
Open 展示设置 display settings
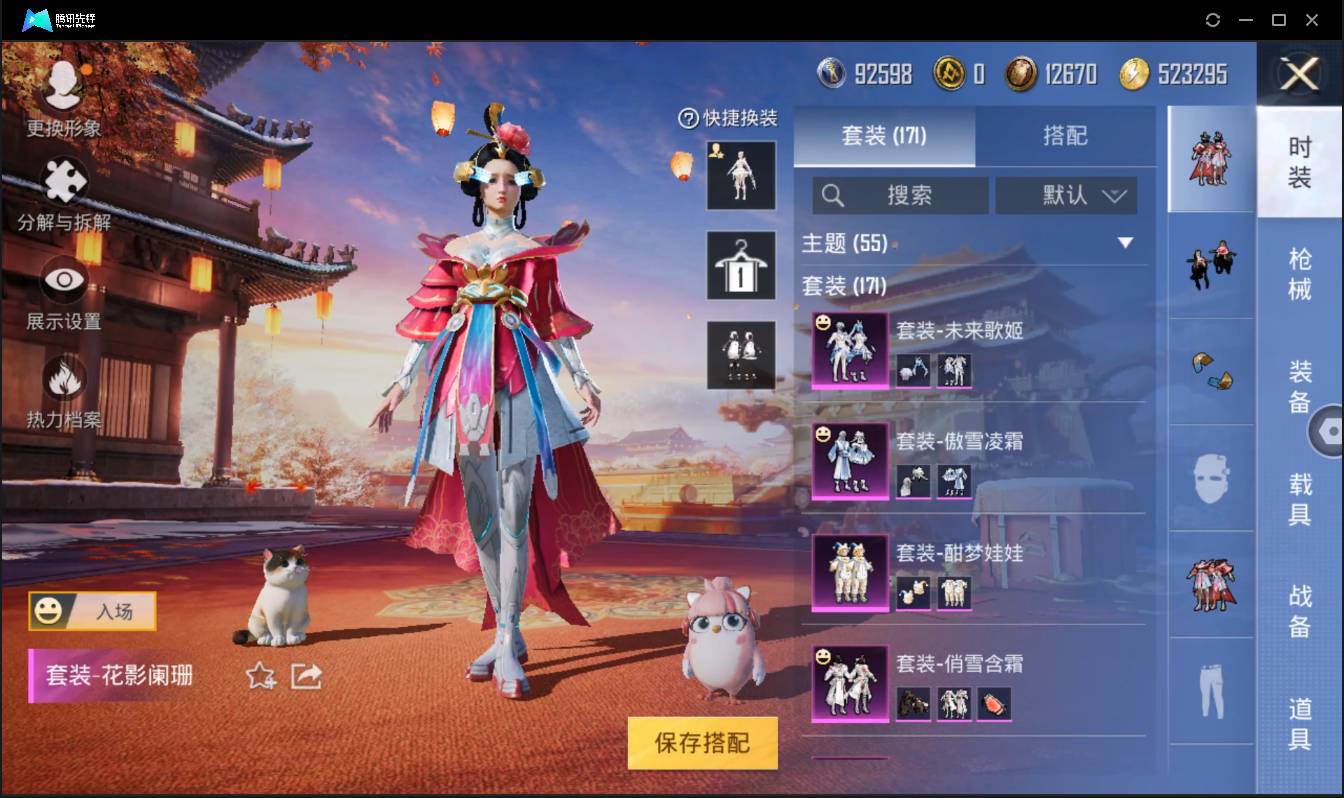tap(62, 287)
